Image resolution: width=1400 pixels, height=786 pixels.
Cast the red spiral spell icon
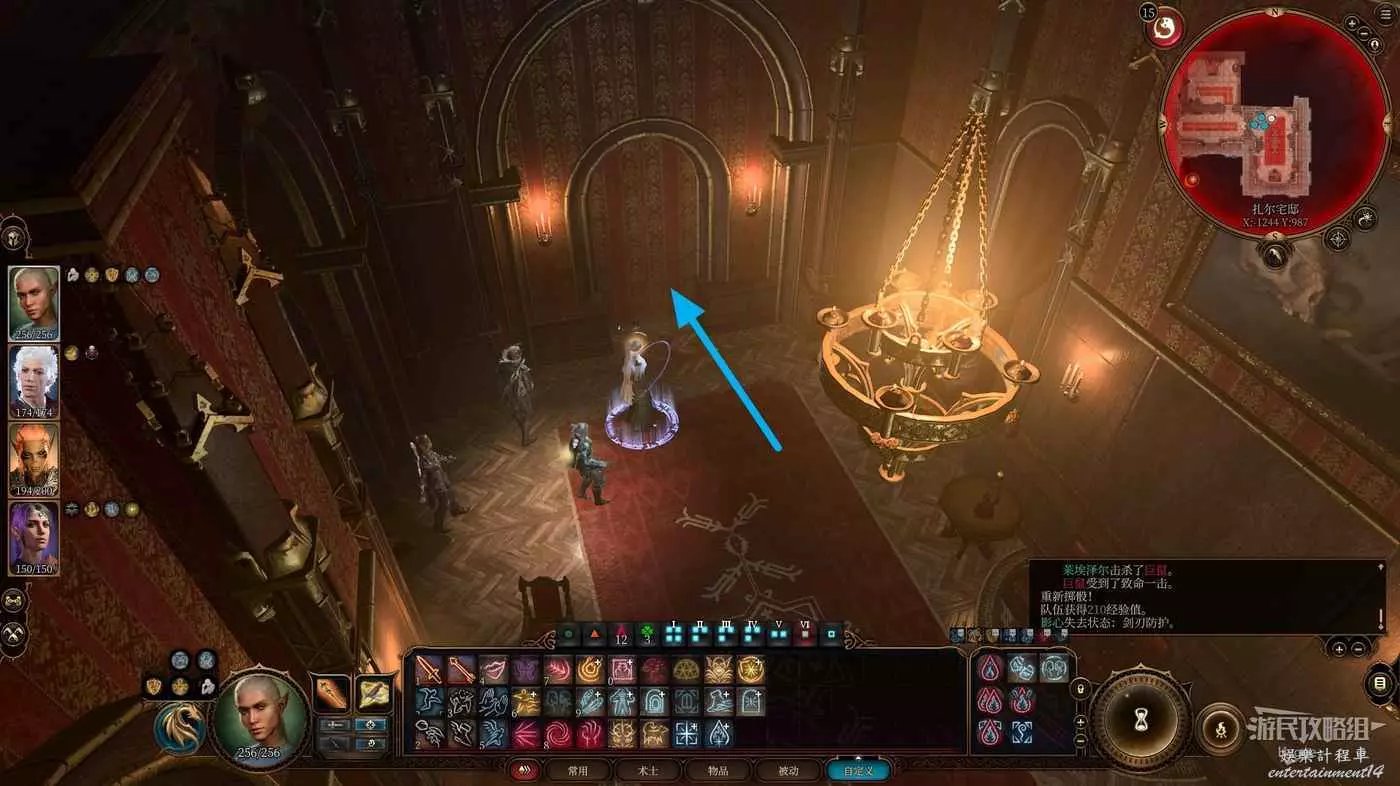coord(557,735)
